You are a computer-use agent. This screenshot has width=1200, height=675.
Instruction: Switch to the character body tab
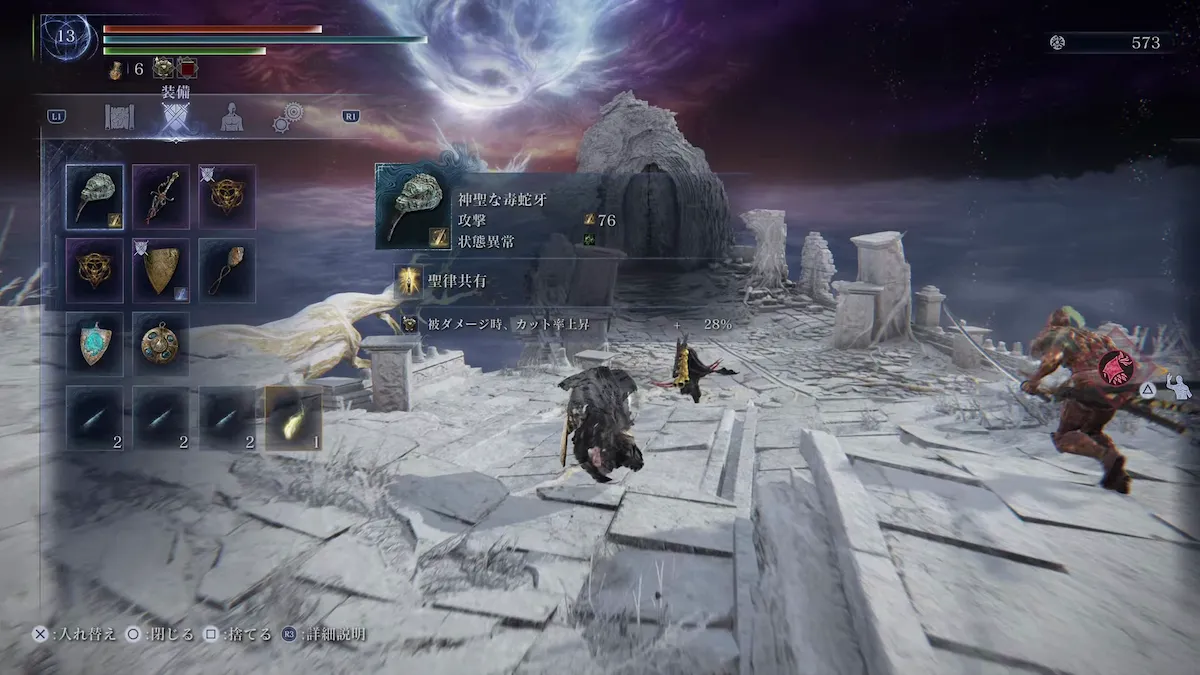(233, 117)
